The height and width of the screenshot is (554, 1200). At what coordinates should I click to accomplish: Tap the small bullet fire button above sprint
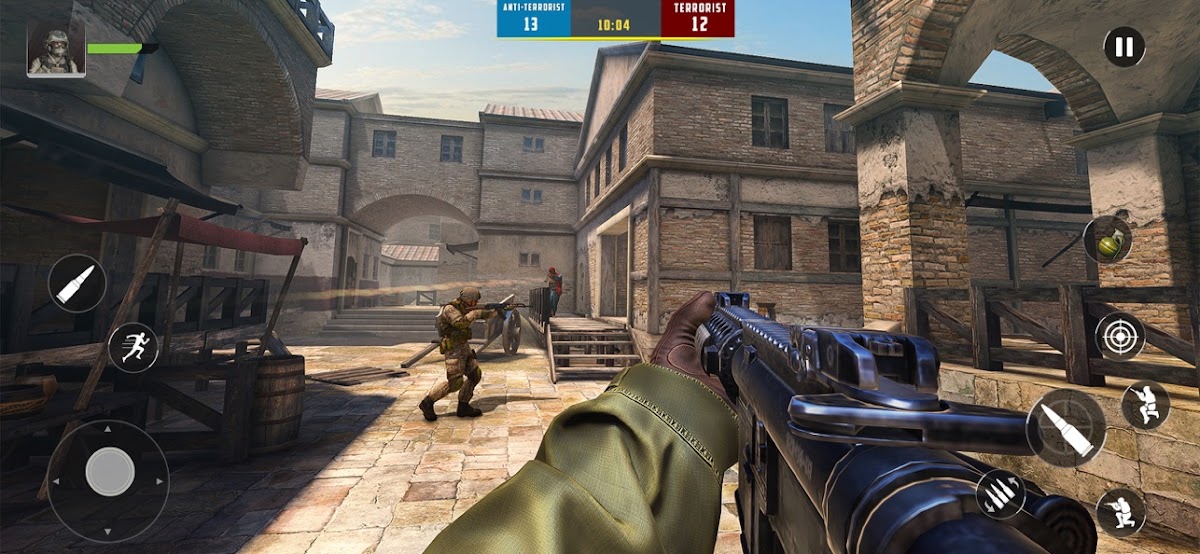coord(77,284)
